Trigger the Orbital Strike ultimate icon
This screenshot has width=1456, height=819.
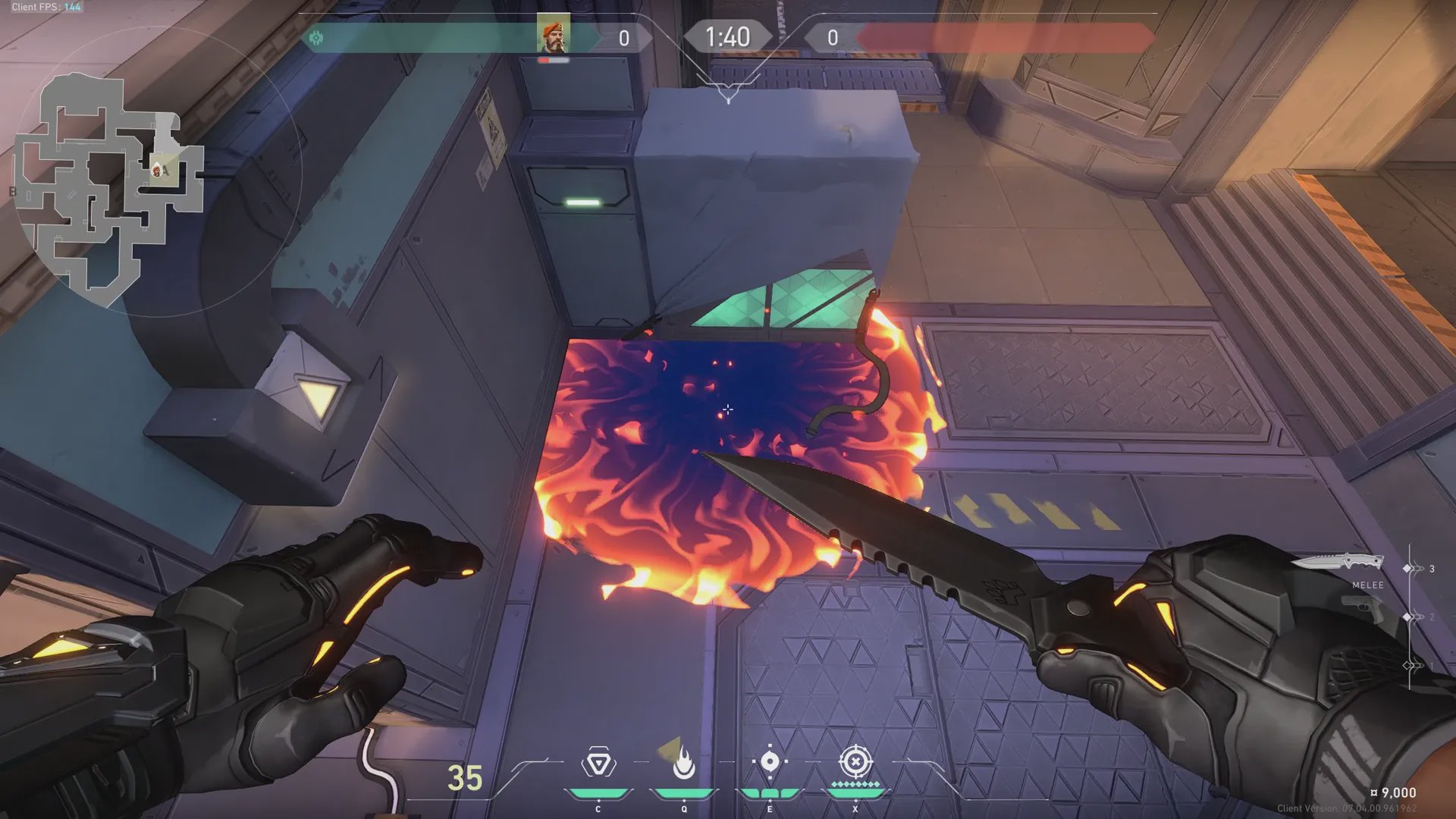855,761
